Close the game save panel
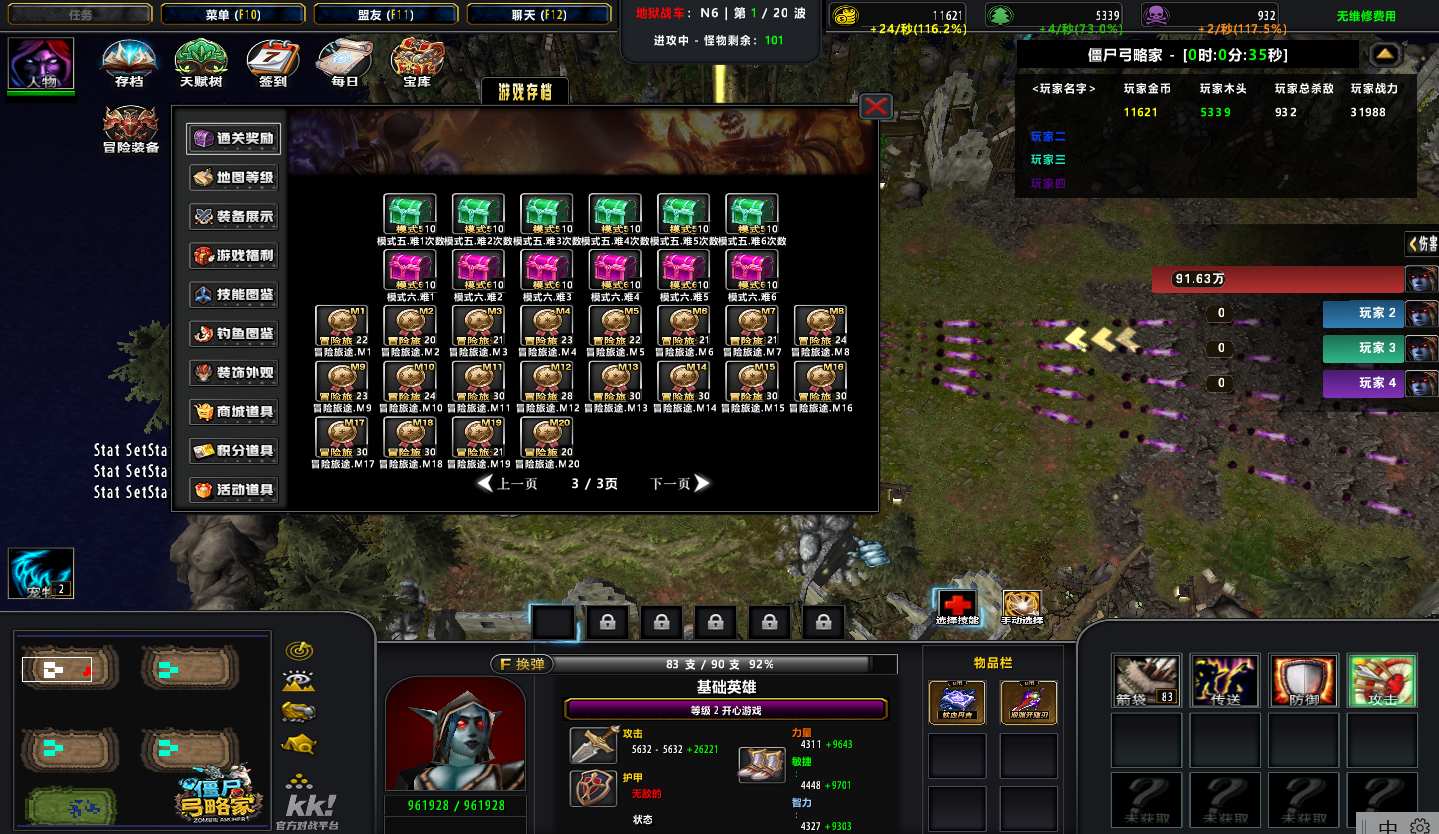This screenshot has height=834, width=1439. click(876, 106)
